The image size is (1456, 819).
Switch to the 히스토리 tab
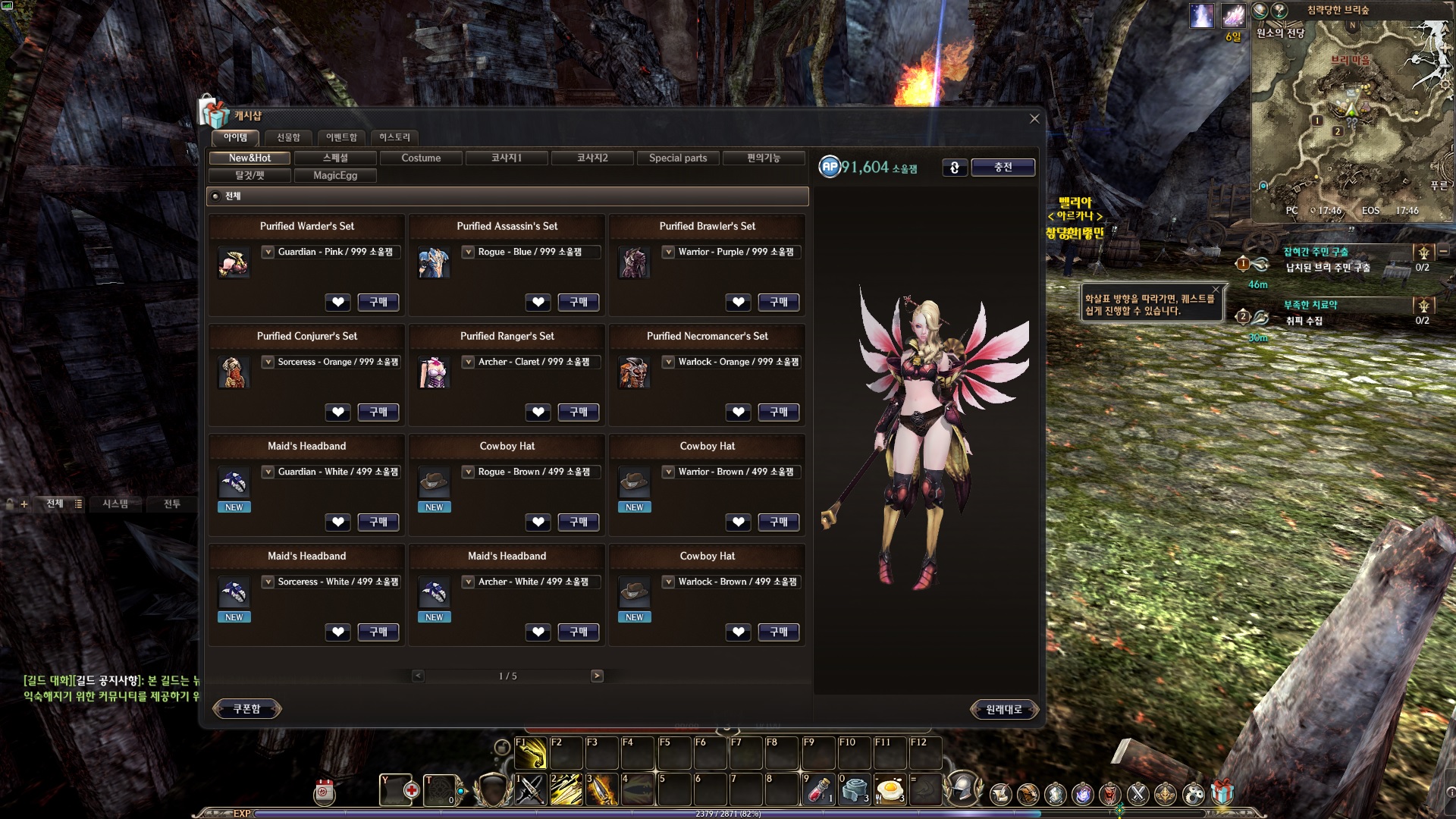[394, 137]
